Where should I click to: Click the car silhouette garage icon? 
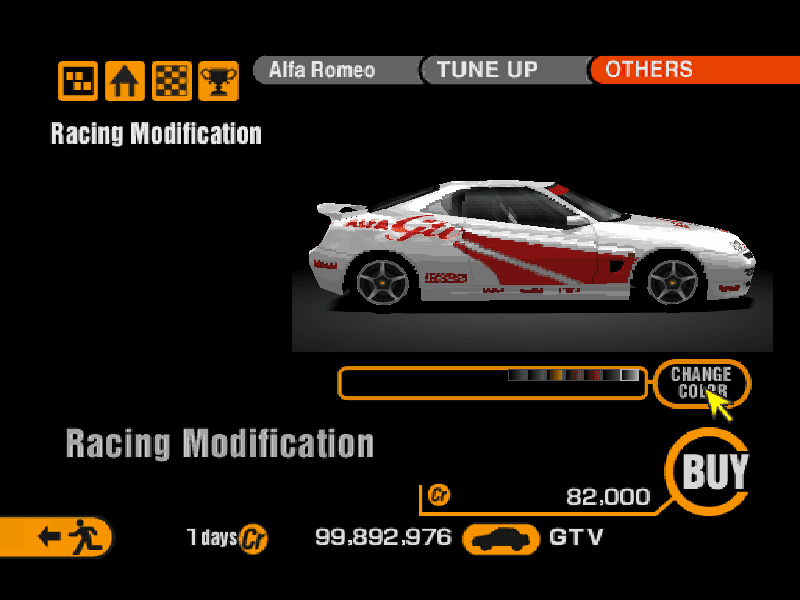click(501, 538)
